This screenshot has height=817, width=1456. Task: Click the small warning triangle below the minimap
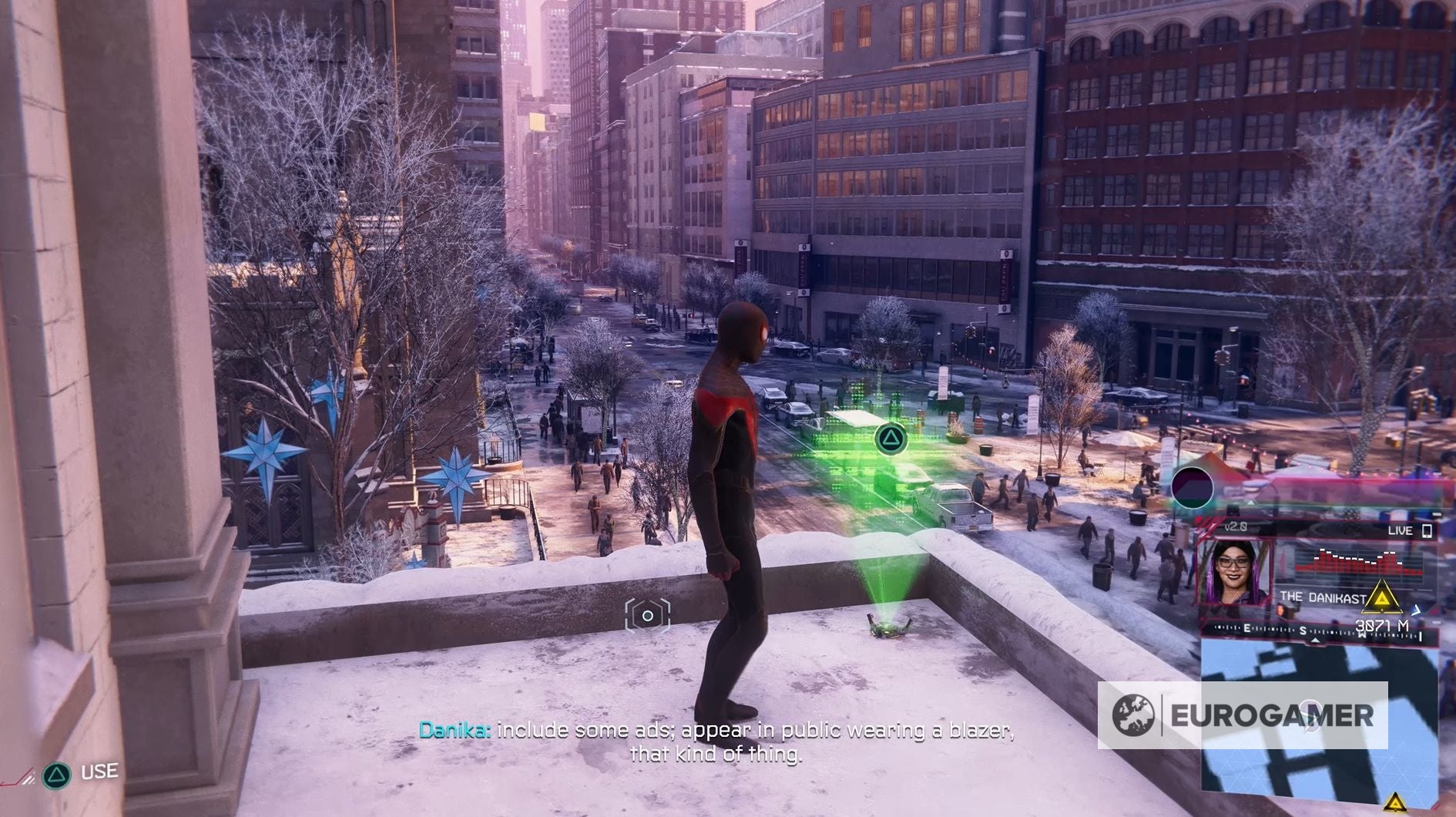[x=1396, y=803]
